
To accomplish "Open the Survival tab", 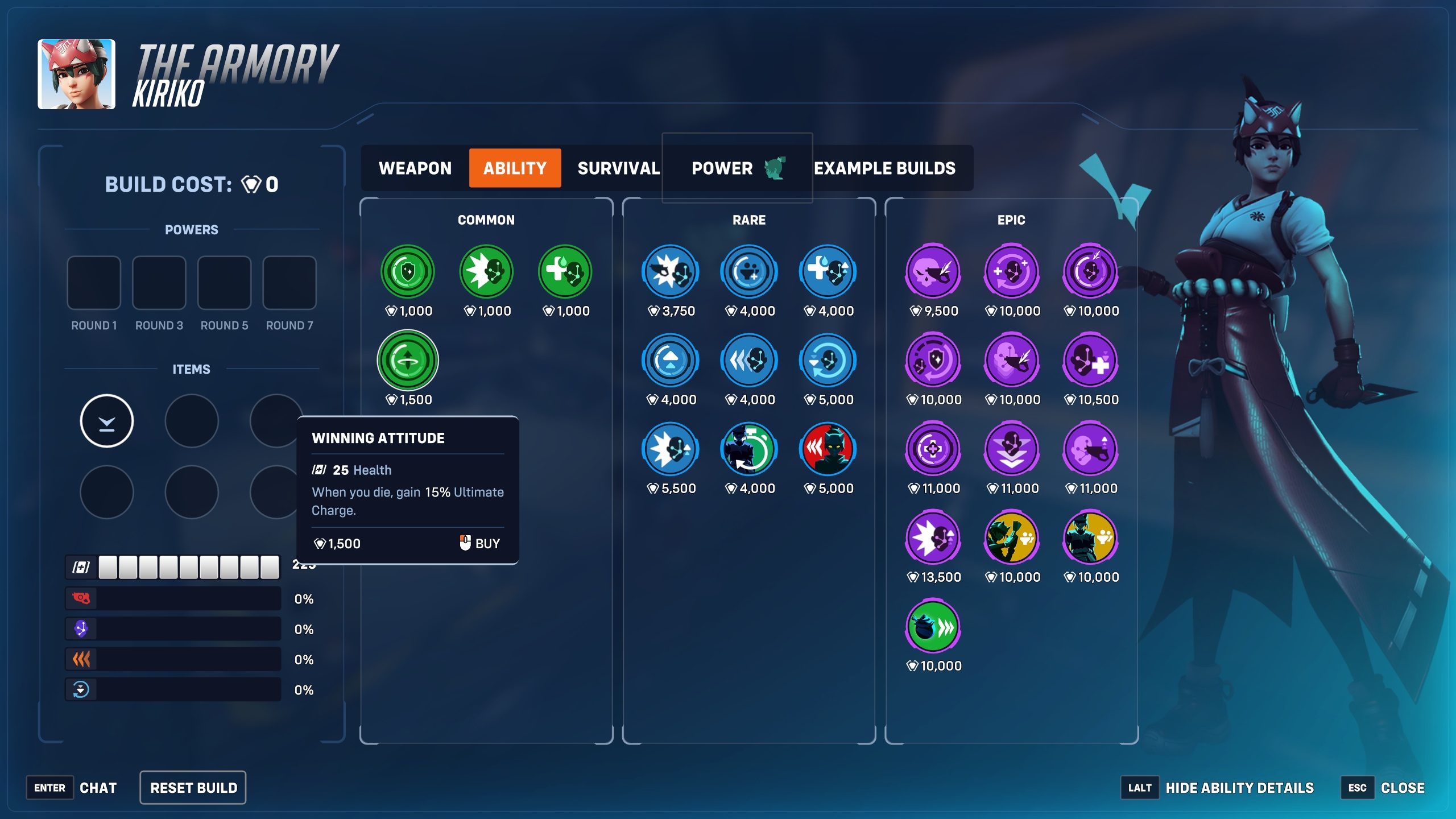I will [618, 168].
